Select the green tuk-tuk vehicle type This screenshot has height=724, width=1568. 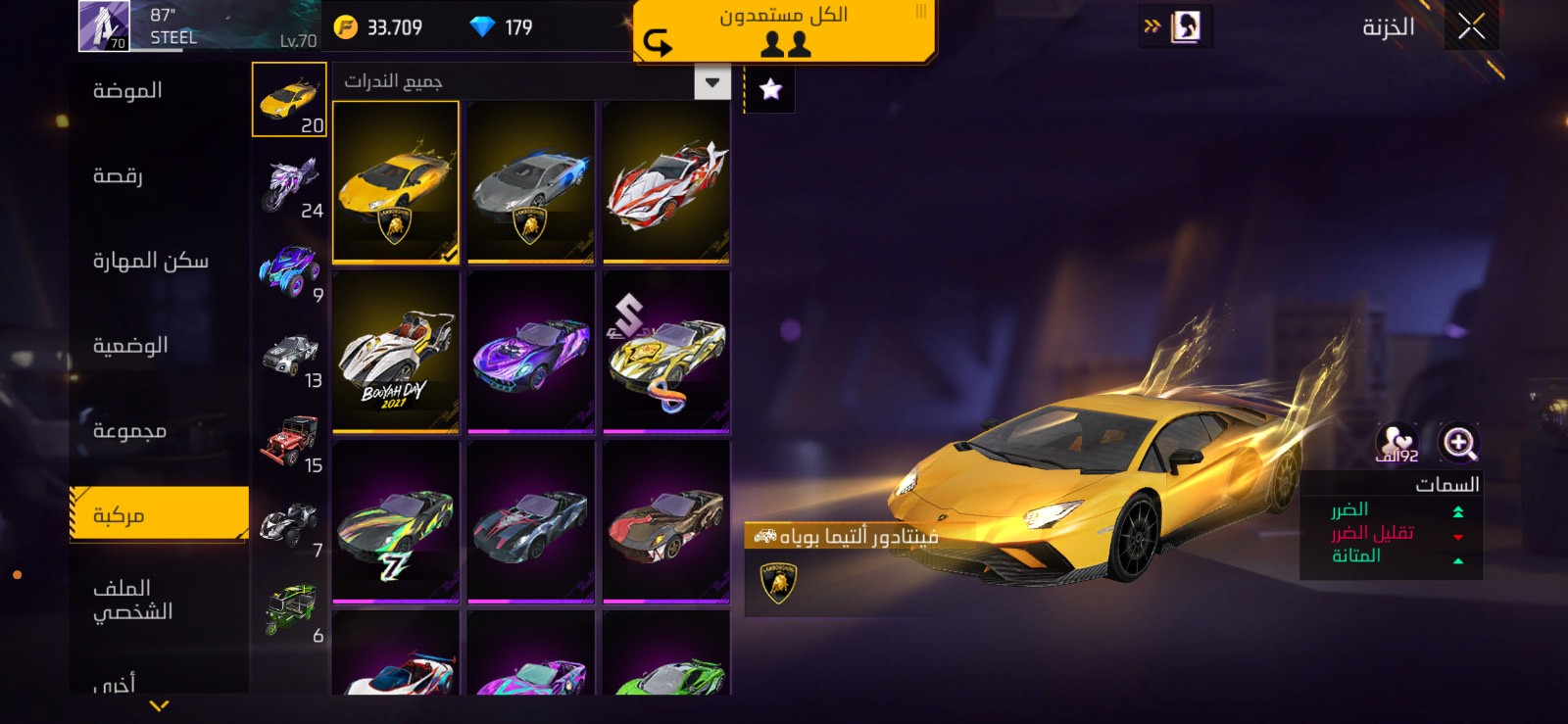(x=290, y=611)
